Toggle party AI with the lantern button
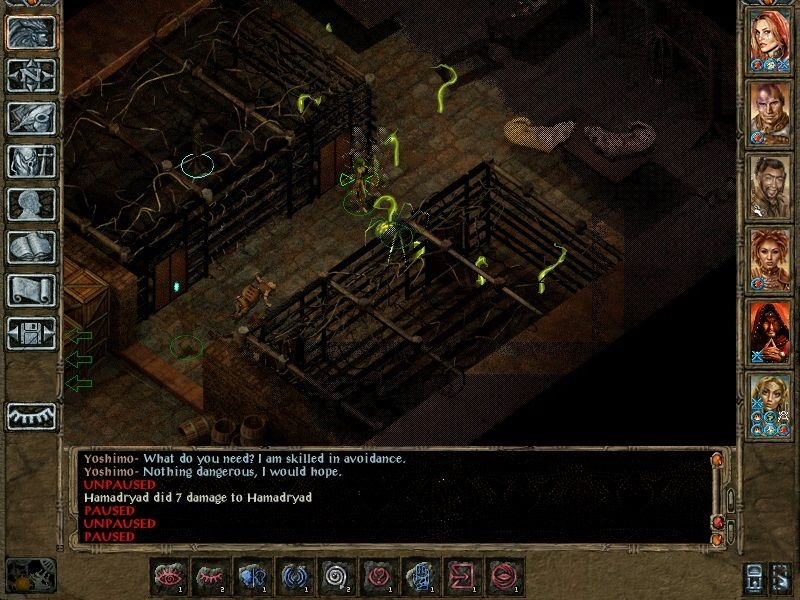800x600 pixels. click(x=752, y=578)
